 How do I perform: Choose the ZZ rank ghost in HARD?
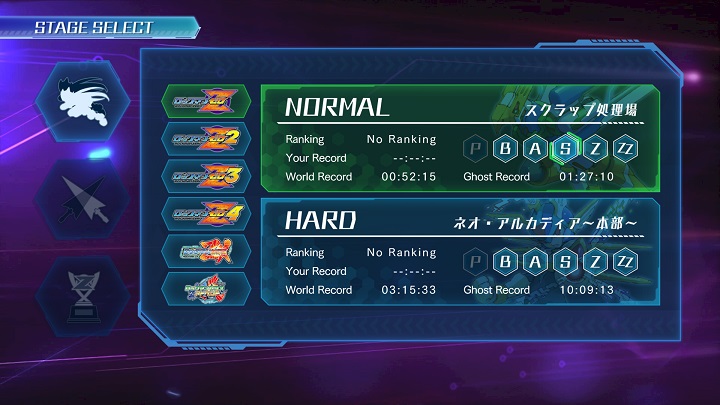pos(626,262)
